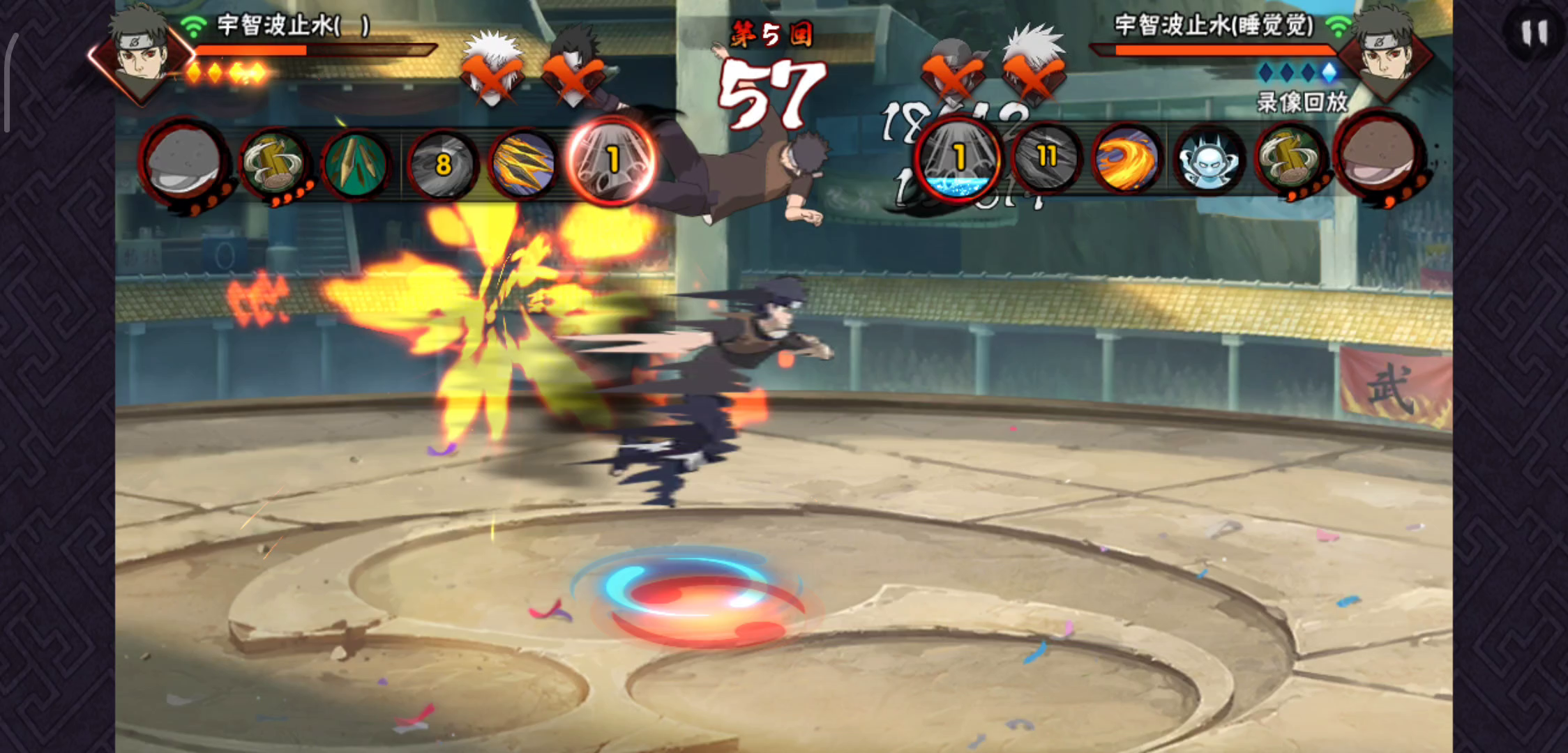Viewport: 1568px width, 753px height.
Task: Activate the flaming kunai skill
Action: pyautogui.click(x=525, y=165)
